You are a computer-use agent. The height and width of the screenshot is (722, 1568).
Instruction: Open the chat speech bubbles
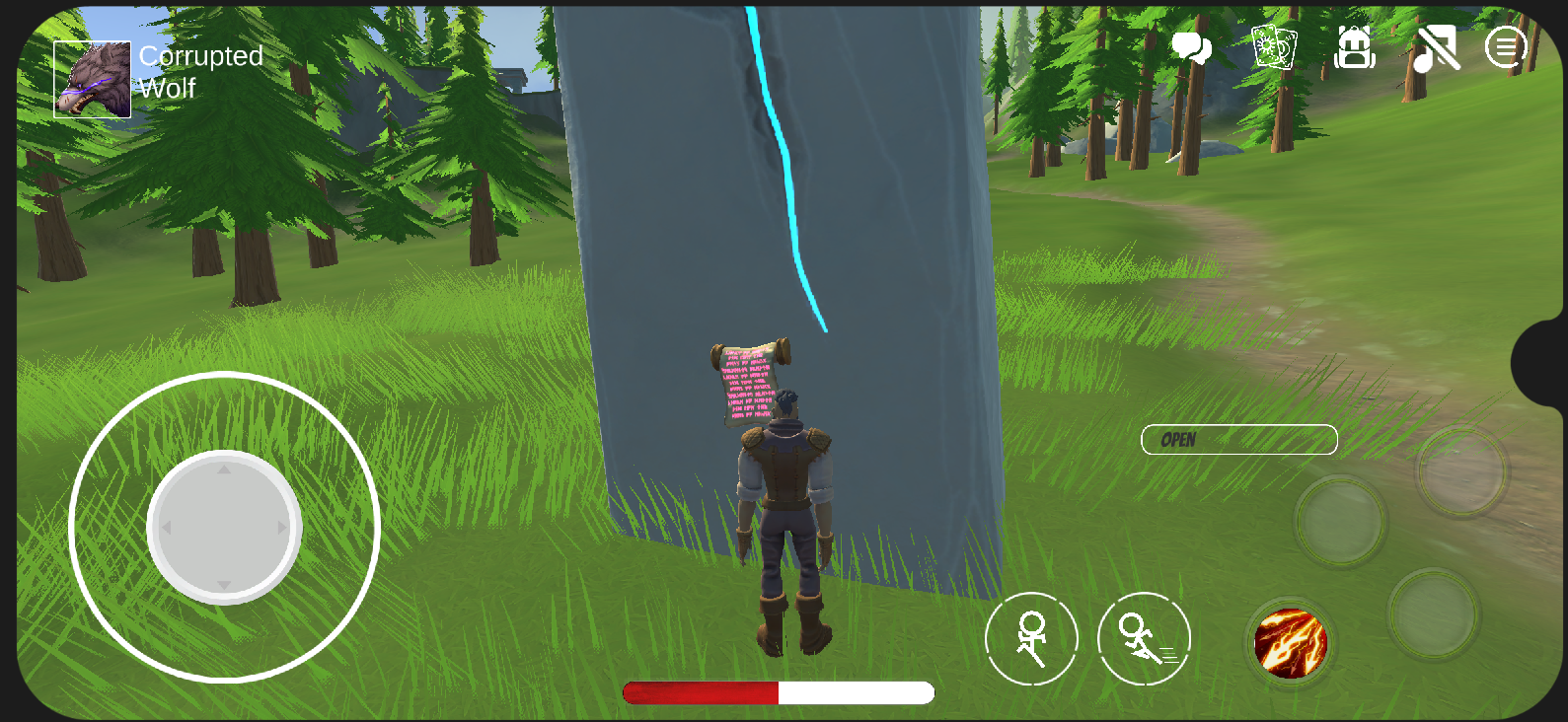[1191, 47]
